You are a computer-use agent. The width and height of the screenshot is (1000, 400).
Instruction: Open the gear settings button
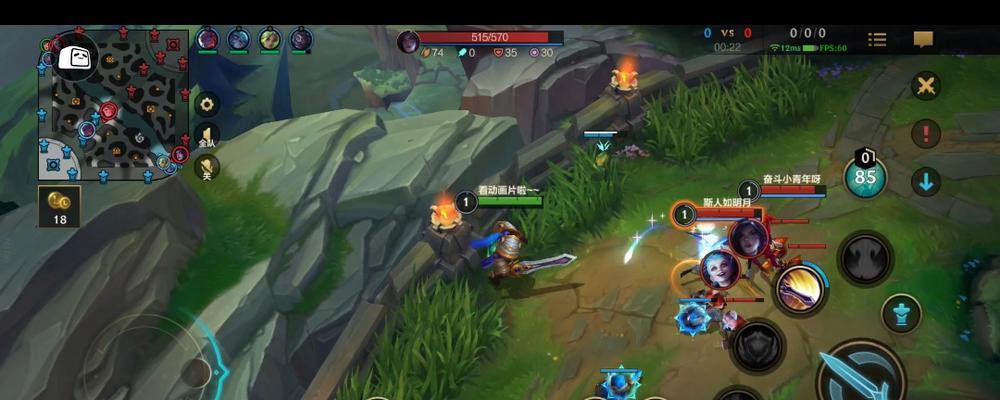(x=207, y=104)
